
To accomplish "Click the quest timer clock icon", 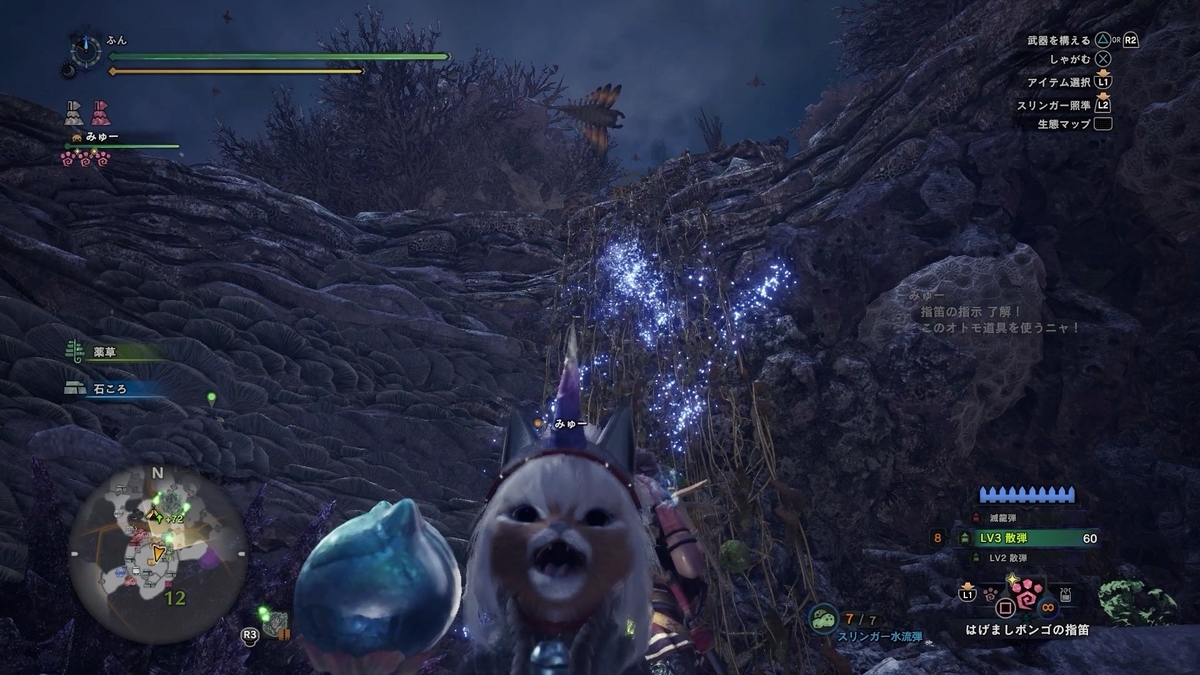I will click(x=83, y=49).
